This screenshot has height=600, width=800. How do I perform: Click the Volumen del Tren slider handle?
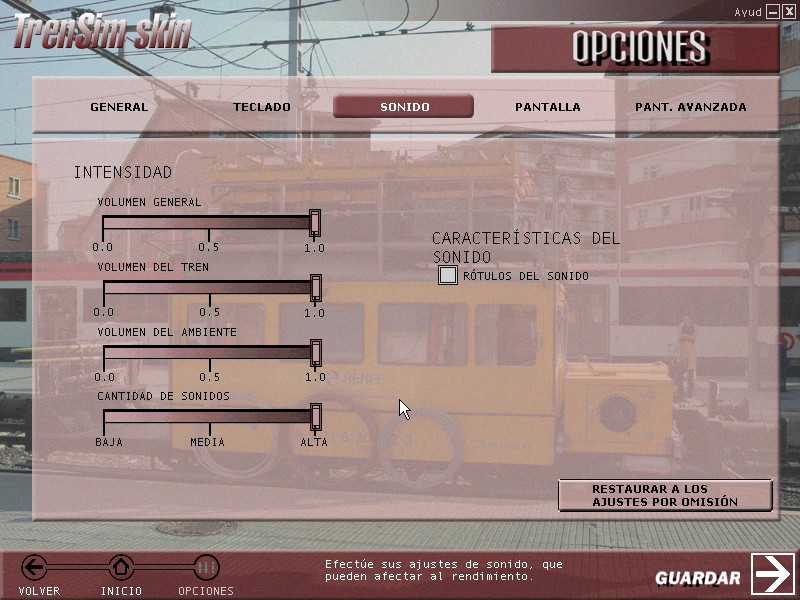[316, 288]
